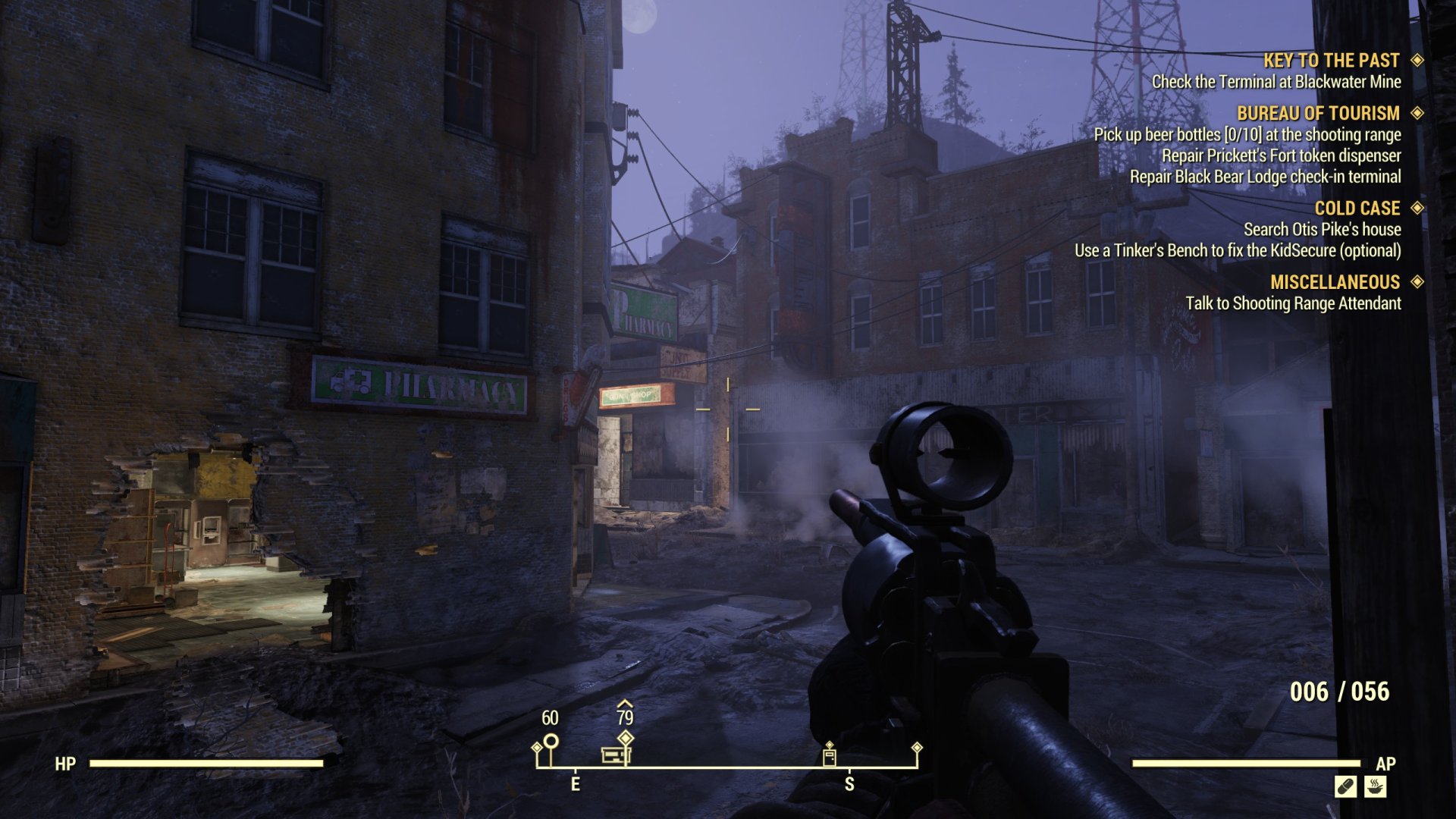Click the door marker on the compass
Screen dimensions: 1456x819
[x=829, y=756]
